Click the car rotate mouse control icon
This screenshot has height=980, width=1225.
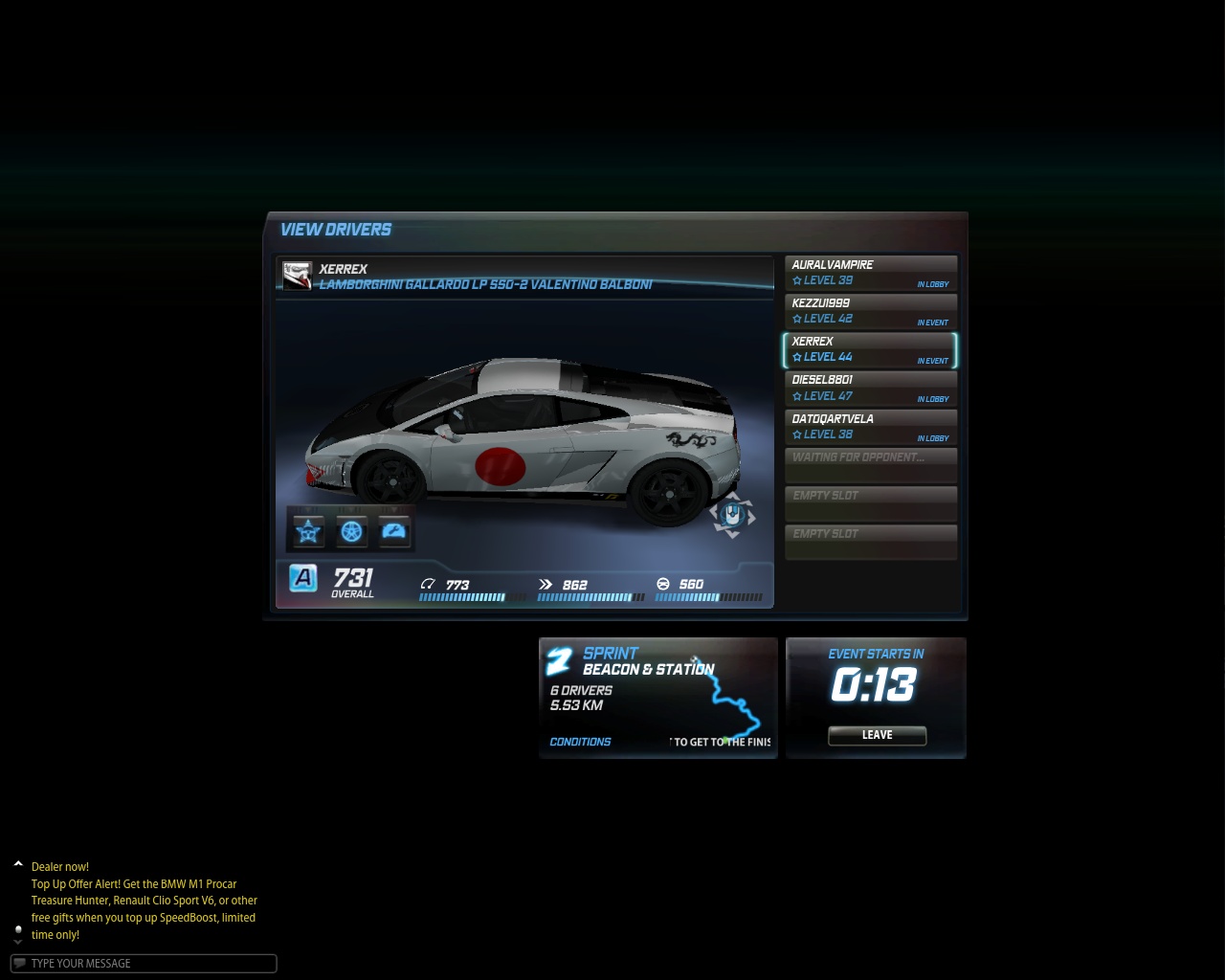732,516
